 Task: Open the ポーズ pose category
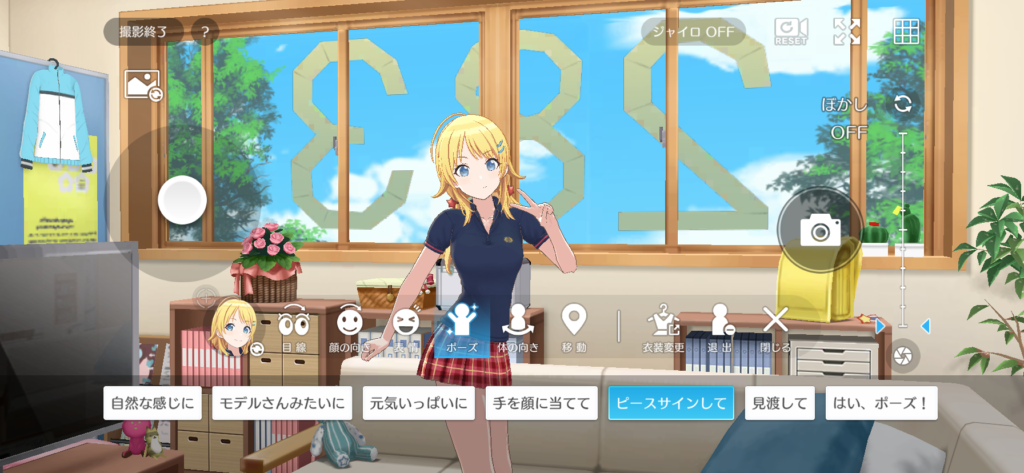(x=462, y=330)
